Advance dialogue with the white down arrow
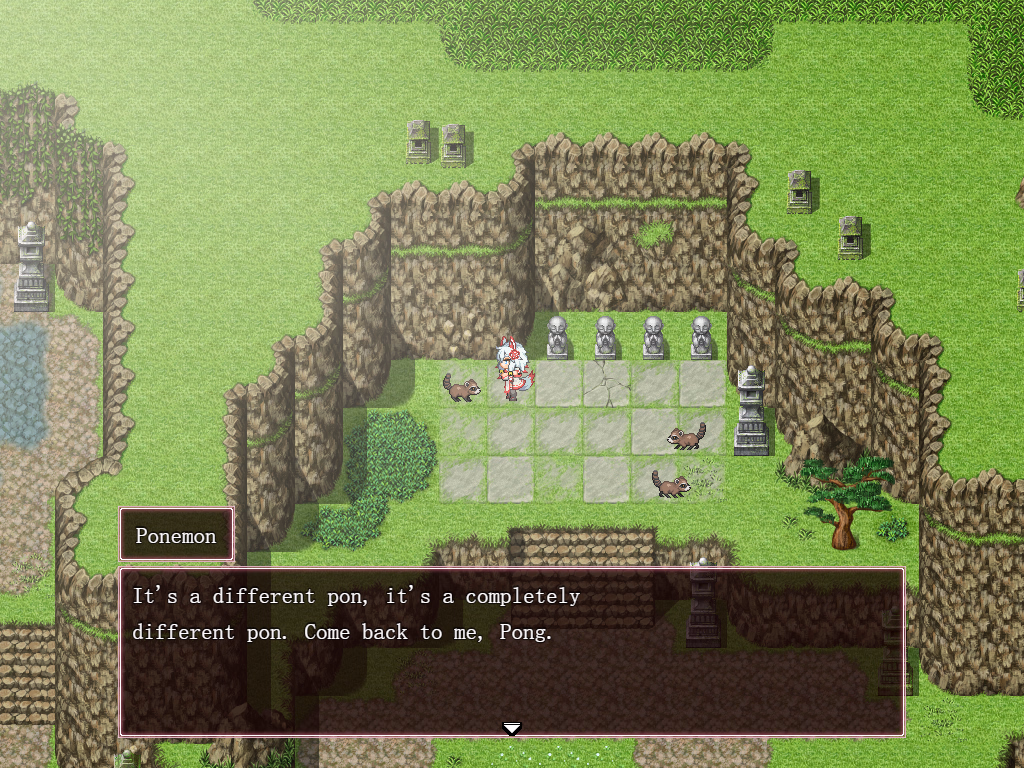Image resolution: width=1024 pixels, height=768 pixels. pos(512,728)
